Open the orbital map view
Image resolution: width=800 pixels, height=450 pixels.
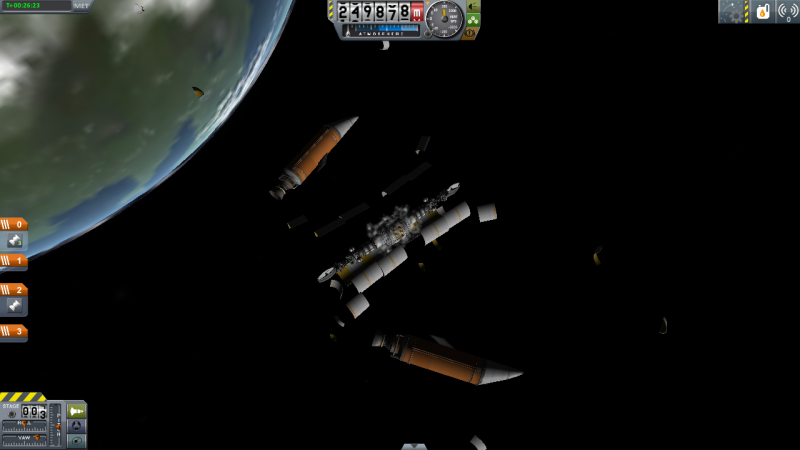77,440
